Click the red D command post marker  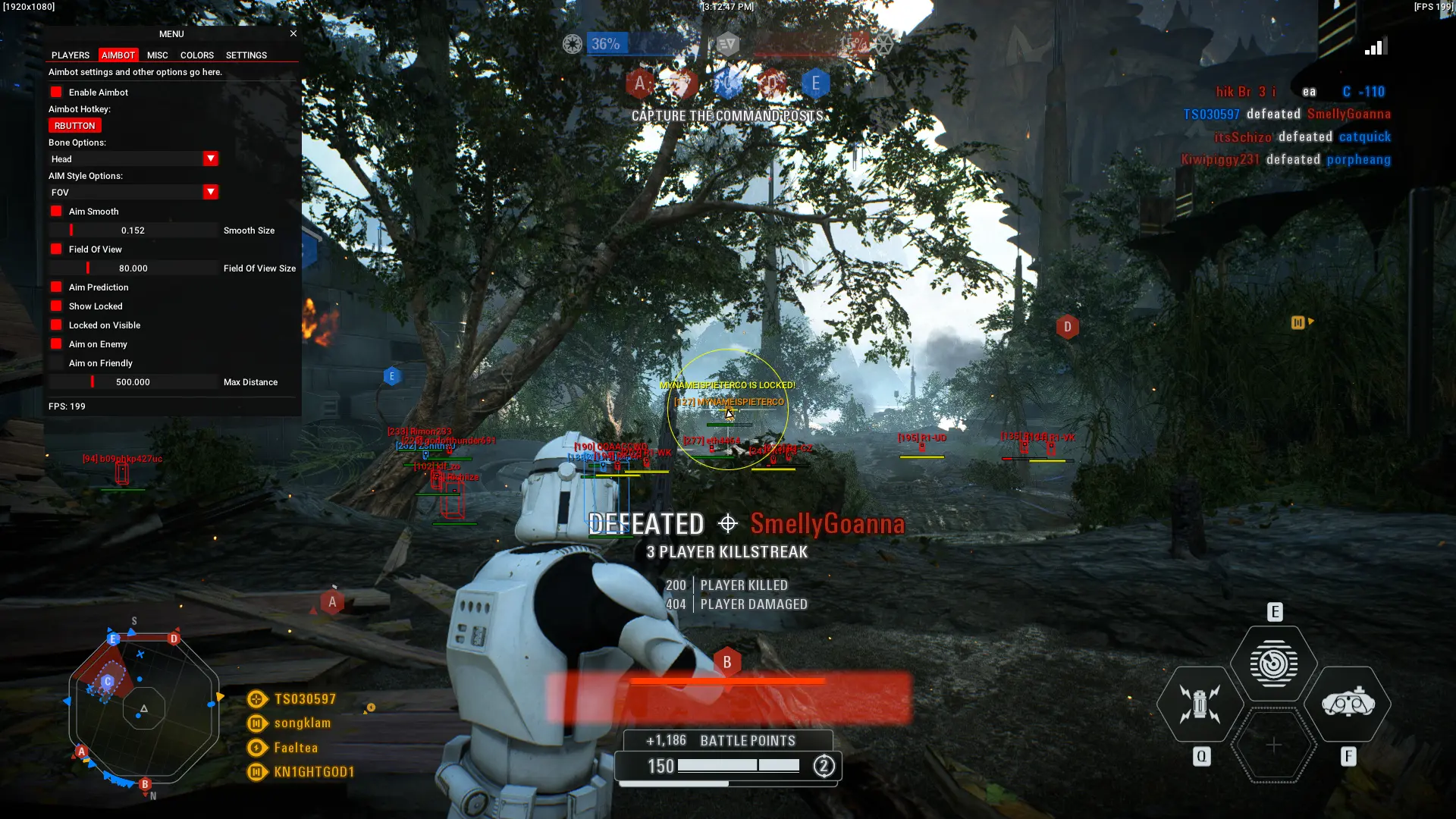(x=1068, y=326)
